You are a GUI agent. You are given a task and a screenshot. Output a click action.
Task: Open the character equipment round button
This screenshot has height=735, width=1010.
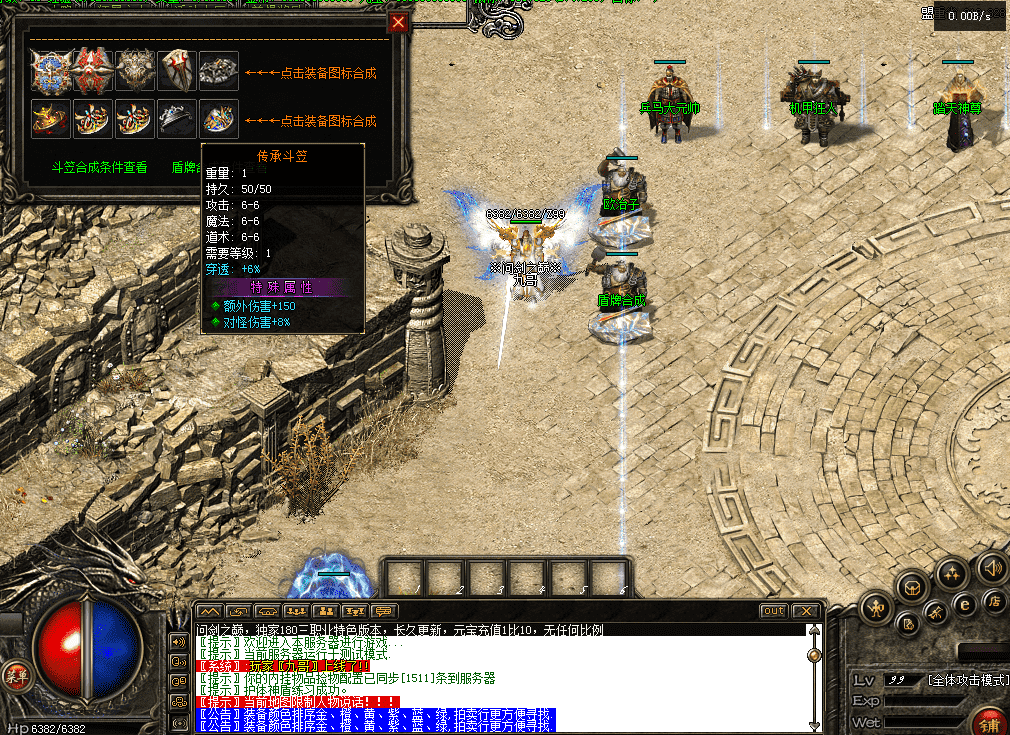coord(877,609)
